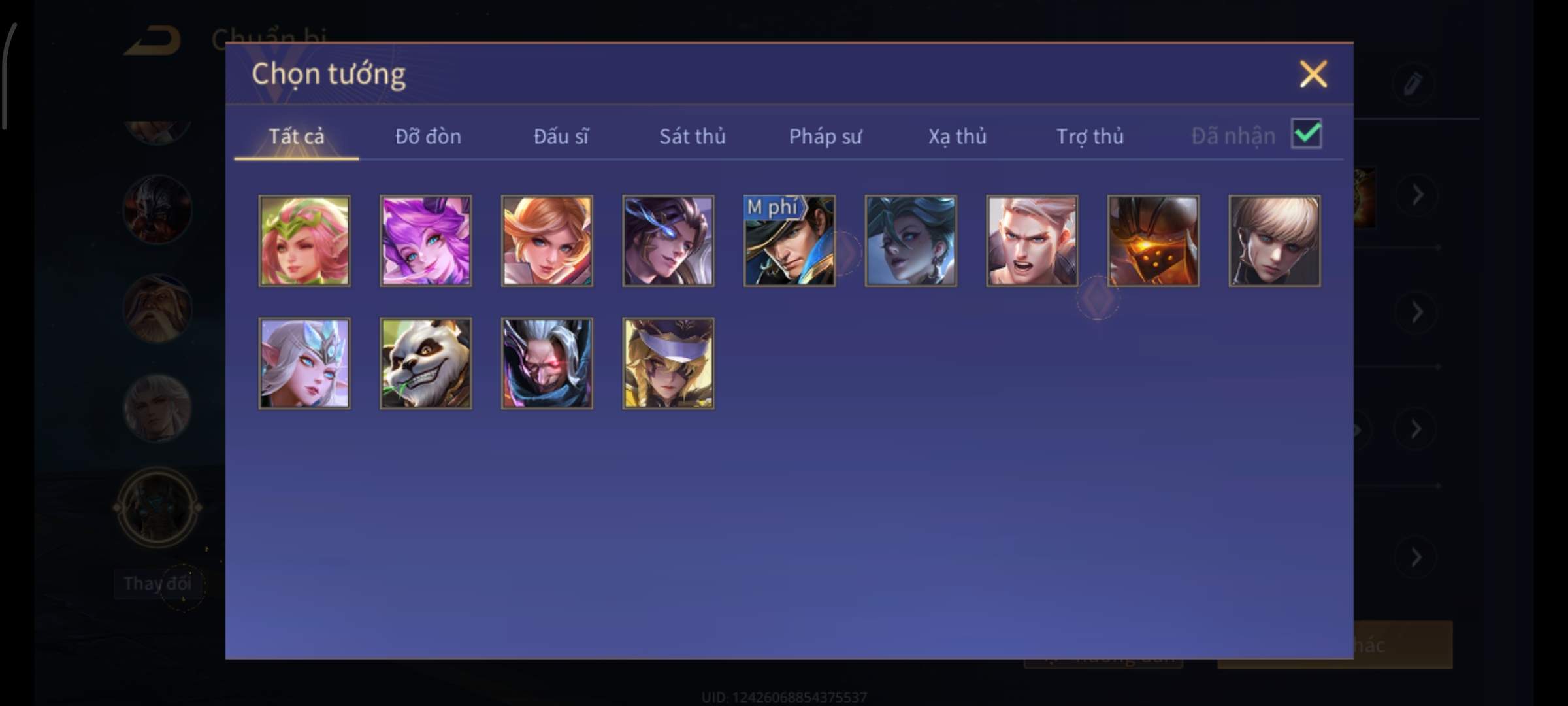The height and width of the screenshot is (706, 1568).
Task: Show the Pháp sư hero list
Action: [825, 136]
